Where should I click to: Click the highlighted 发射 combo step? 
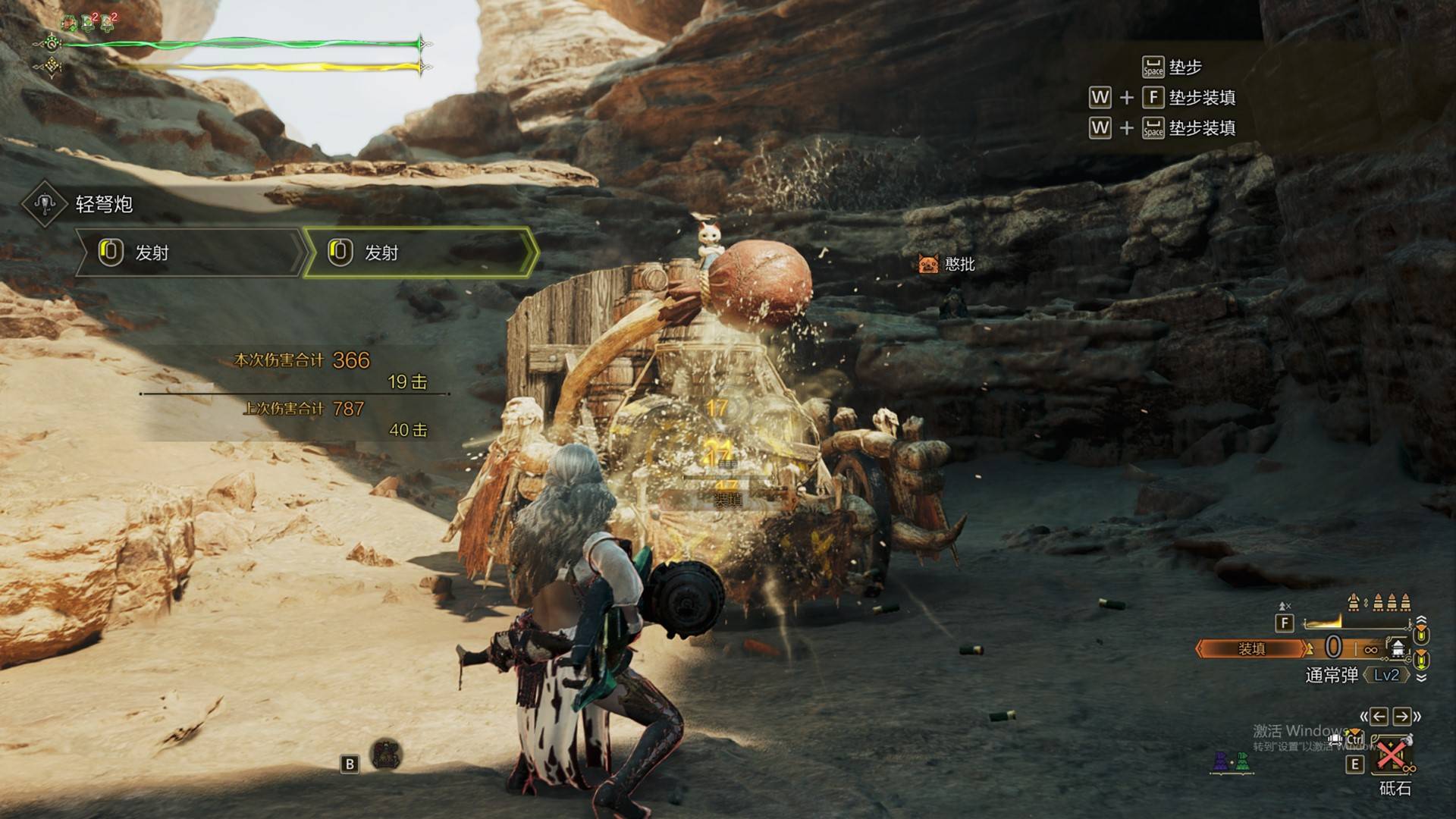coord(419,253)
